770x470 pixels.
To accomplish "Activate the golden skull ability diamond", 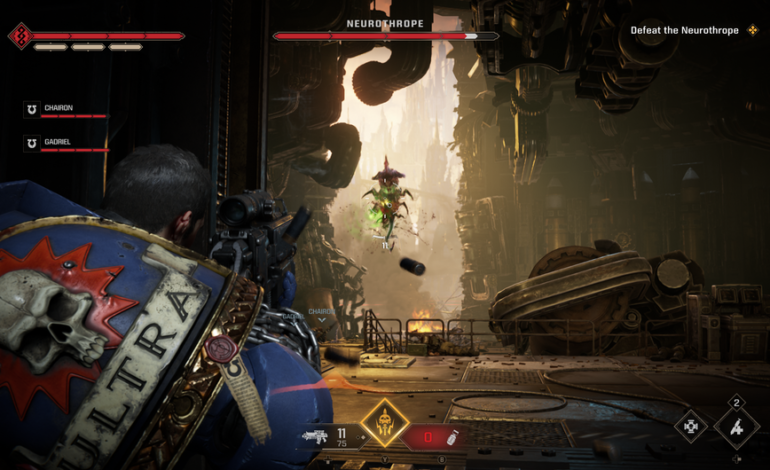I will (x=382, y=423).
